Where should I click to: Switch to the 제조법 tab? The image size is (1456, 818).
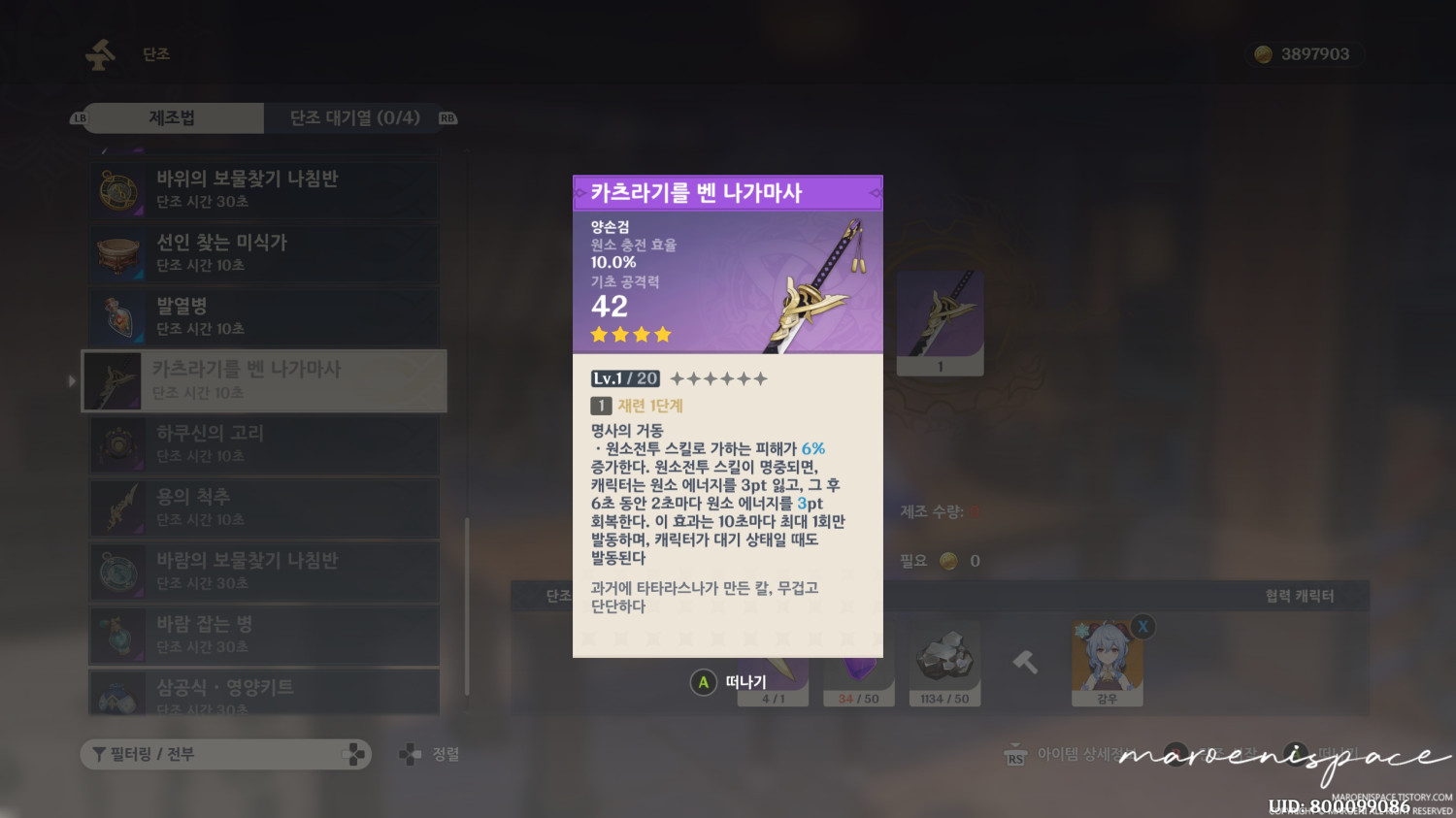(173, 117)
